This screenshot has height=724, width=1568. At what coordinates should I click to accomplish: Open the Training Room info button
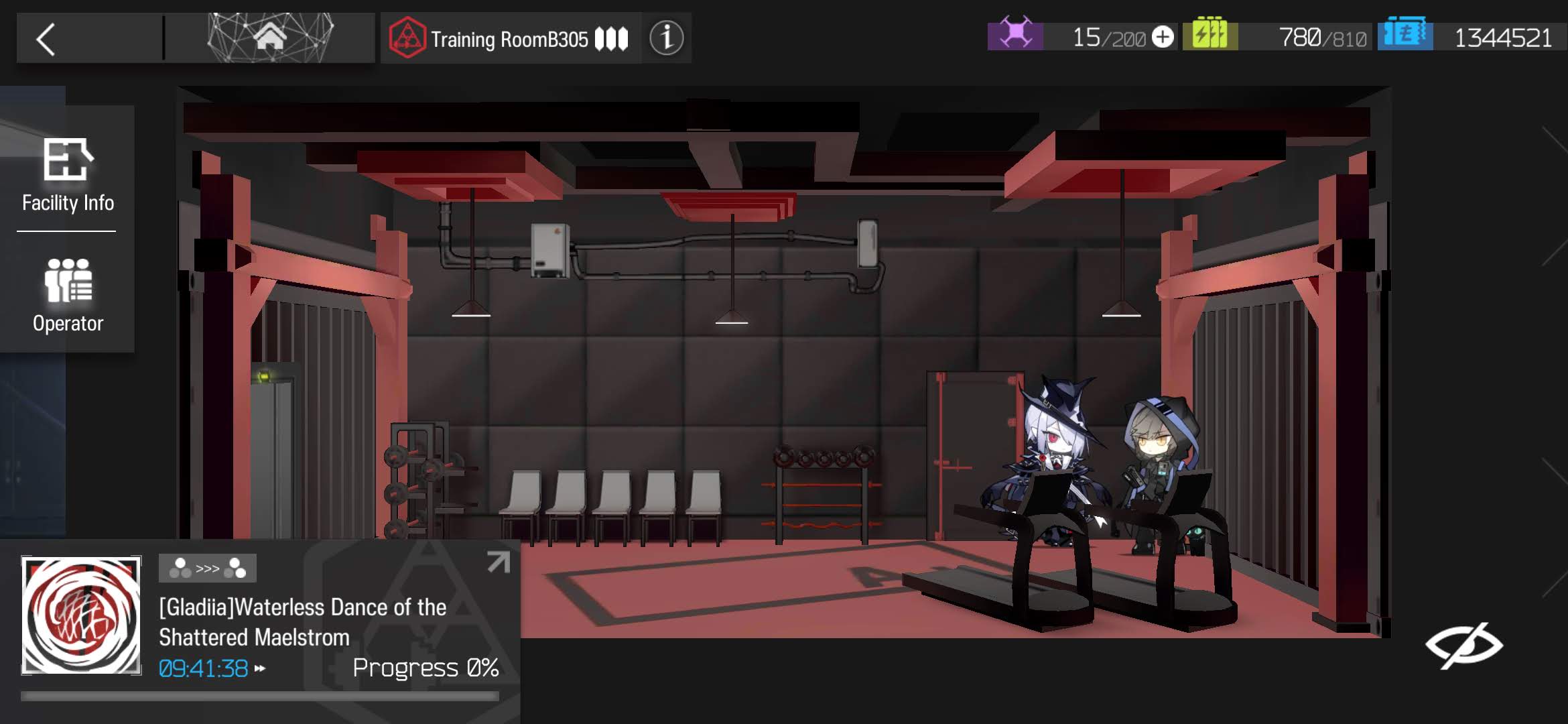pos(666,38)
